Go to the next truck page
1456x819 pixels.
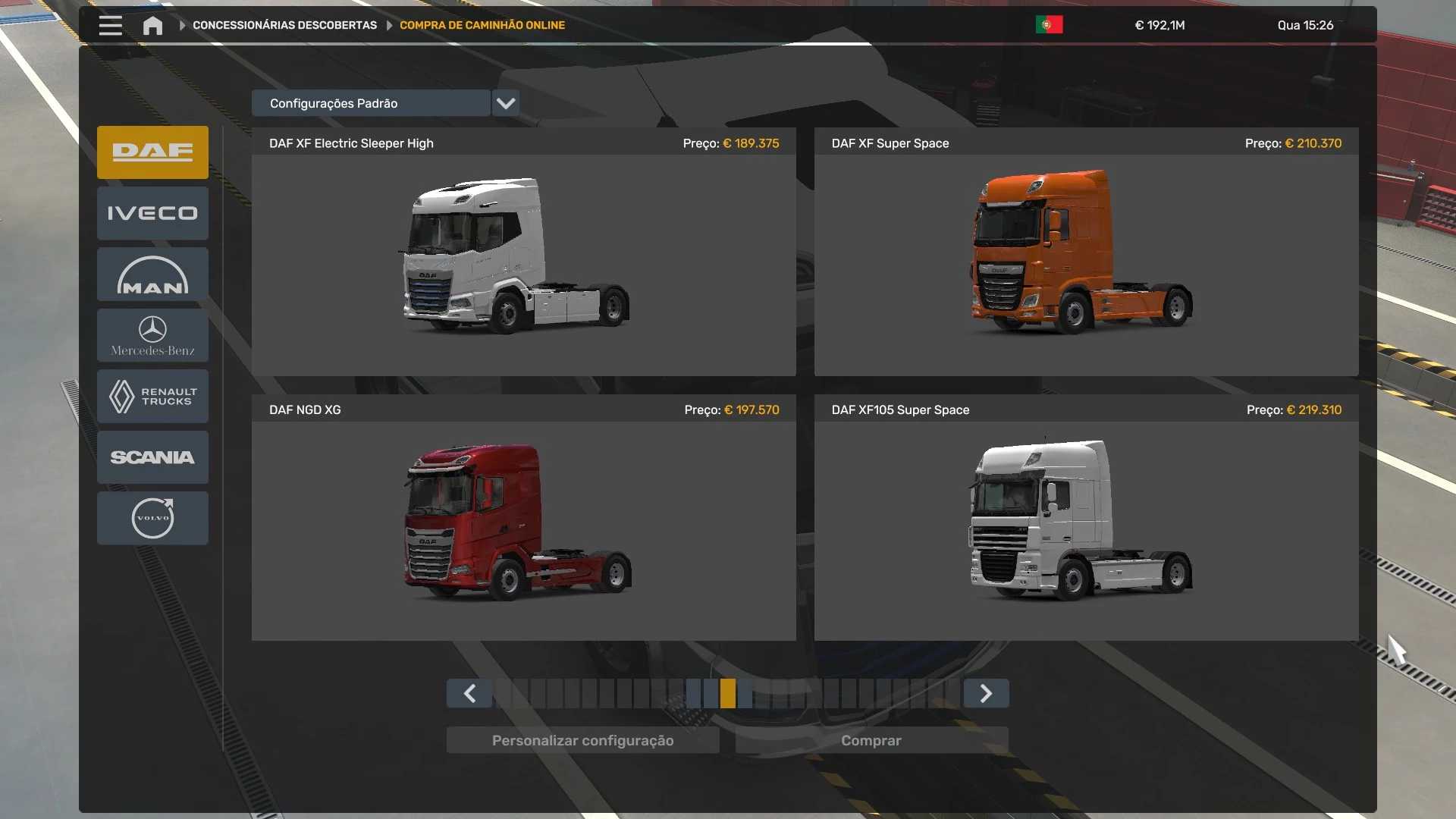pos(986,694)
